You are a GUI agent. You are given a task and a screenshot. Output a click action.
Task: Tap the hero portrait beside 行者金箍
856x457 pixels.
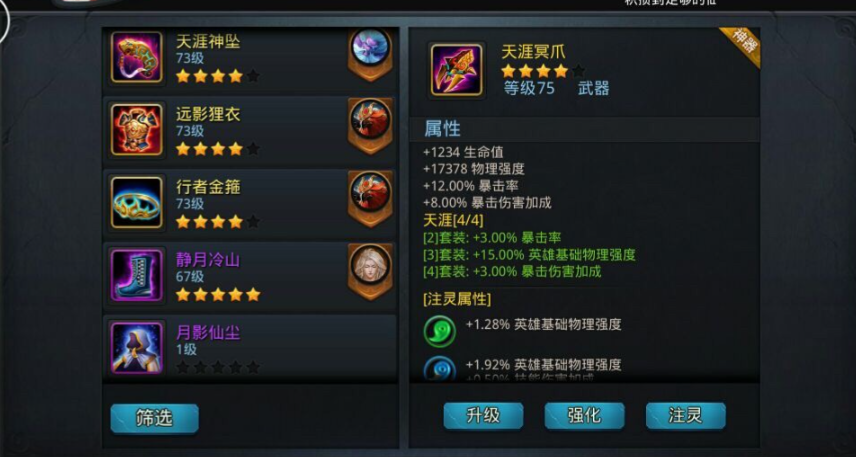click(369, 193)
